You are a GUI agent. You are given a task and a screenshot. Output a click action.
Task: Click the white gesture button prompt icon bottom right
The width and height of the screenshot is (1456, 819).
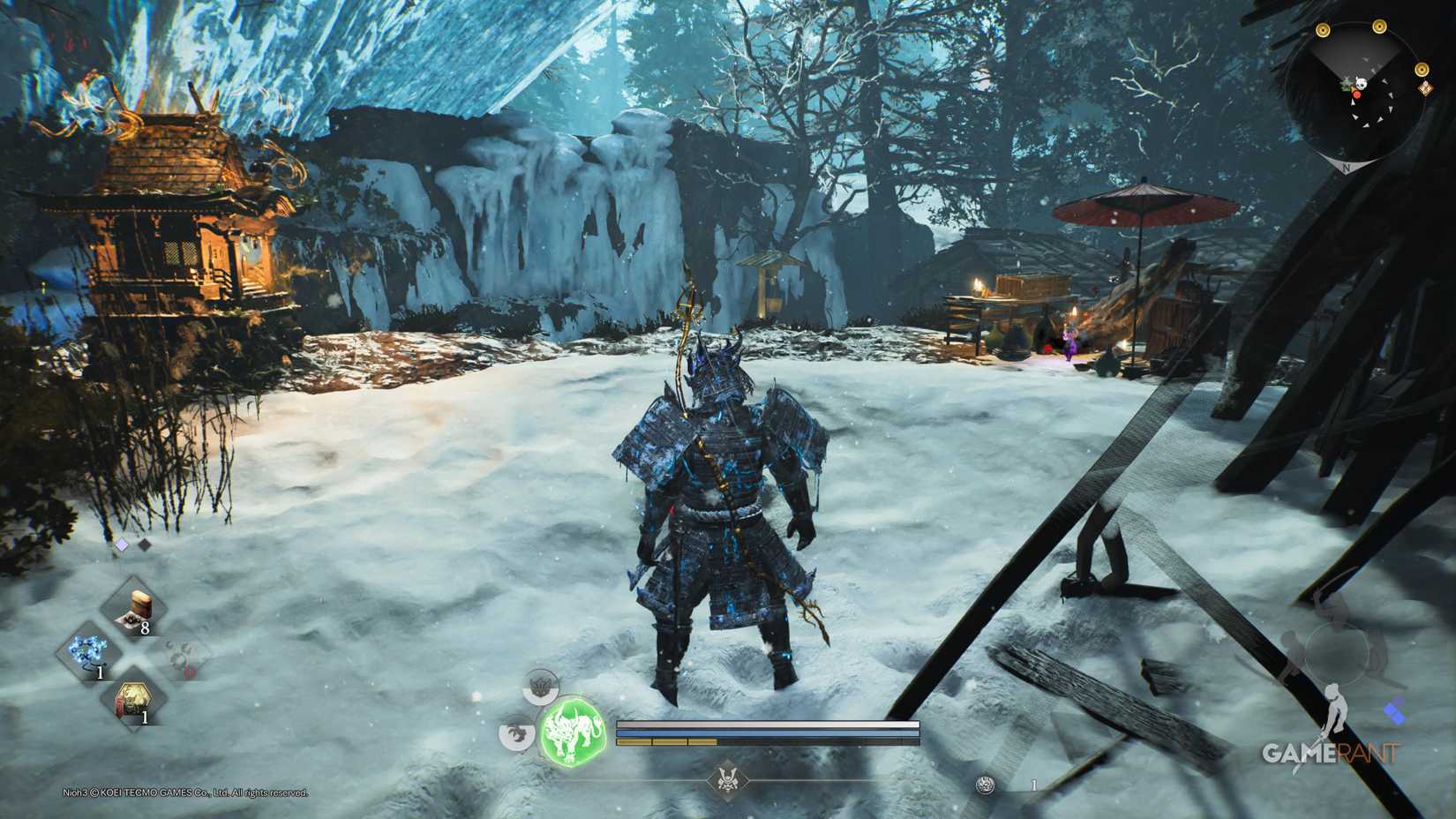1336,709
